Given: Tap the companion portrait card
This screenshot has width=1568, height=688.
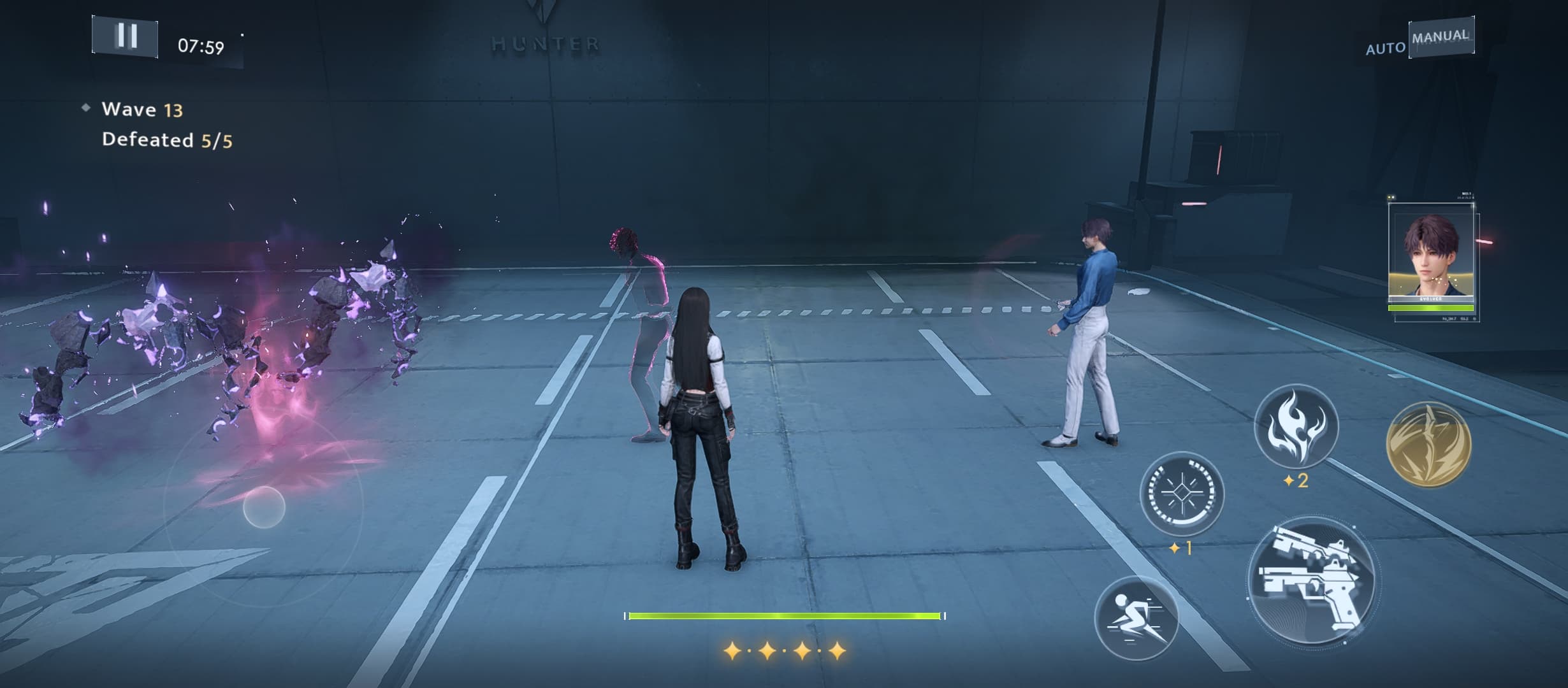Looking at the screenshot, I should tap(1431, 258).
